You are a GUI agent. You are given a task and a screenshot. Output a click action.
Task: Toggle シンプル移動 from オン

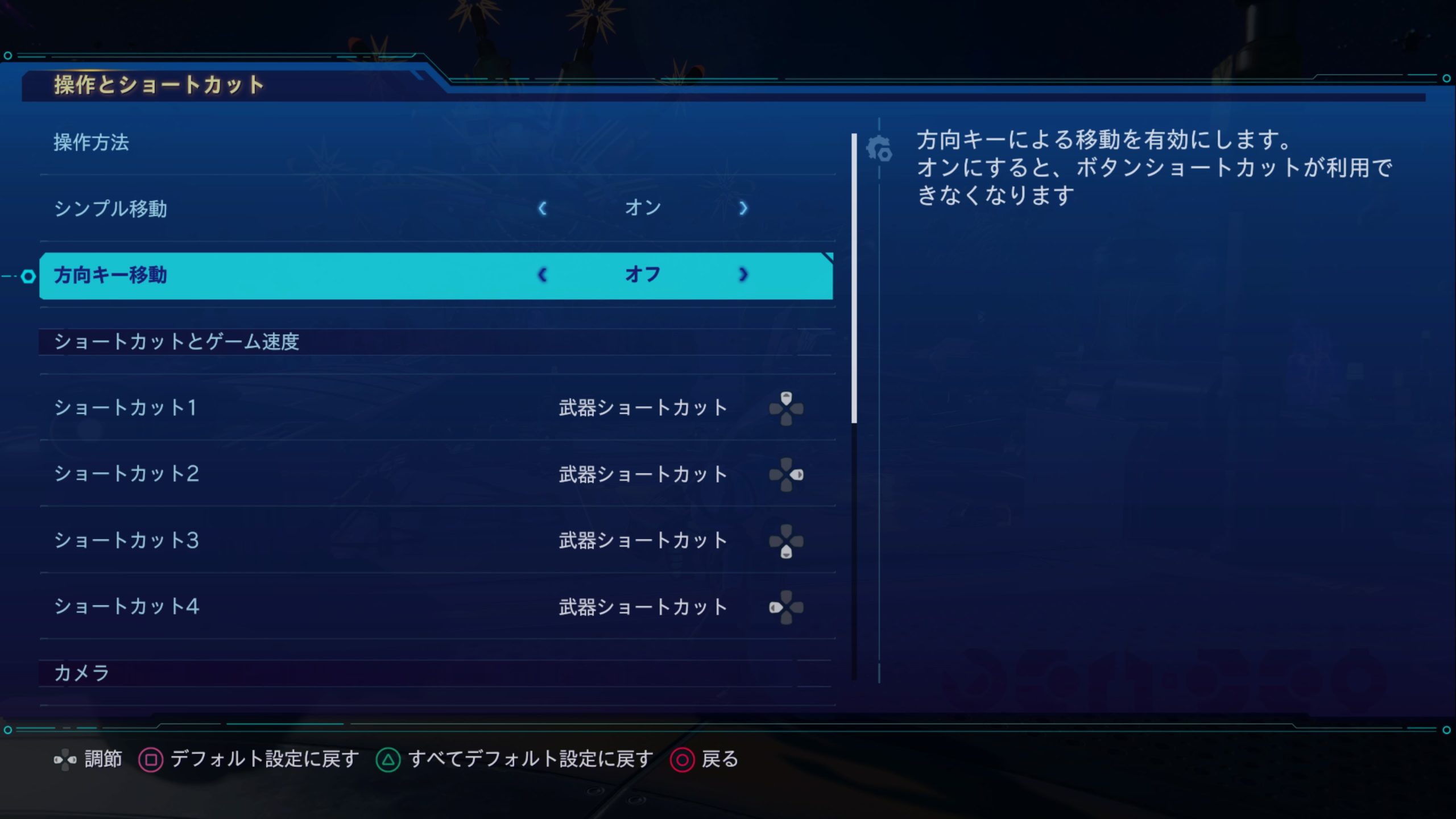click(x=643, y=208)
